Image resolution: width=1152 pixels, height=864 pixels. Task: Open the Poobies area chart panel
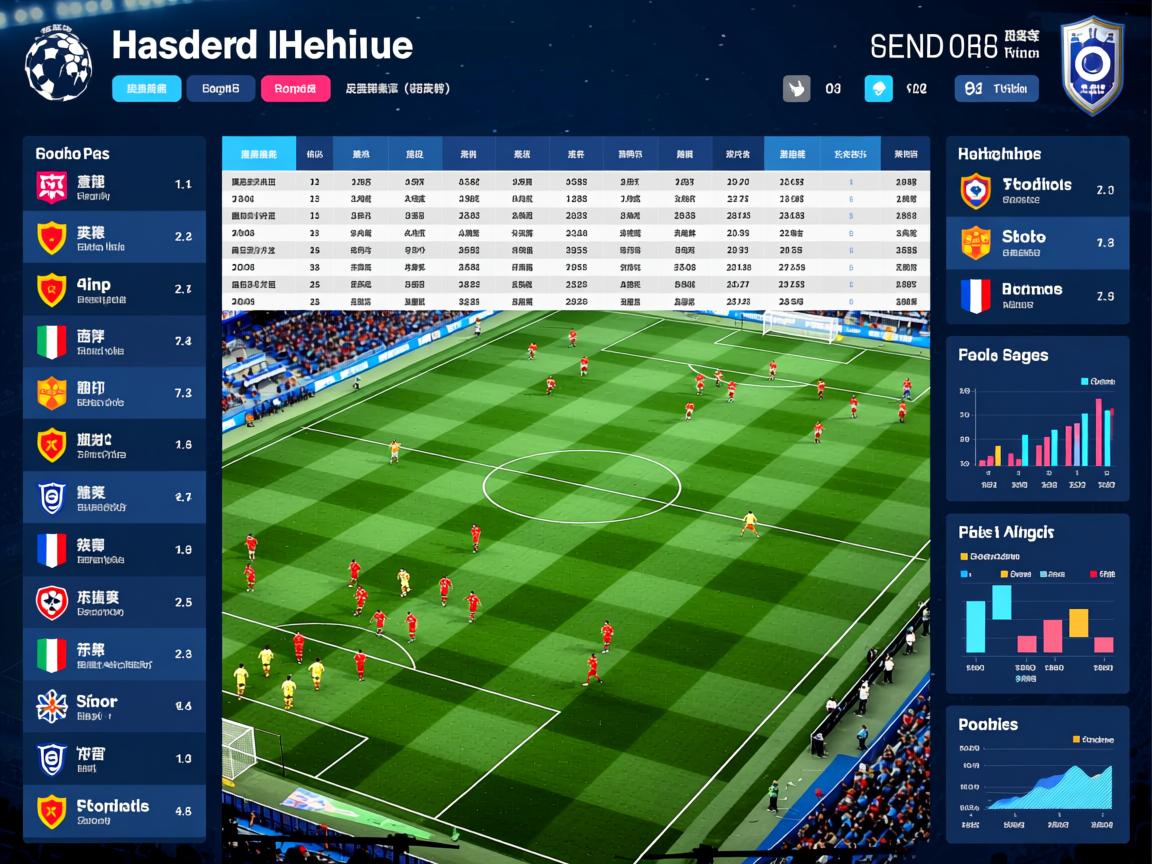click(1037, 773)
